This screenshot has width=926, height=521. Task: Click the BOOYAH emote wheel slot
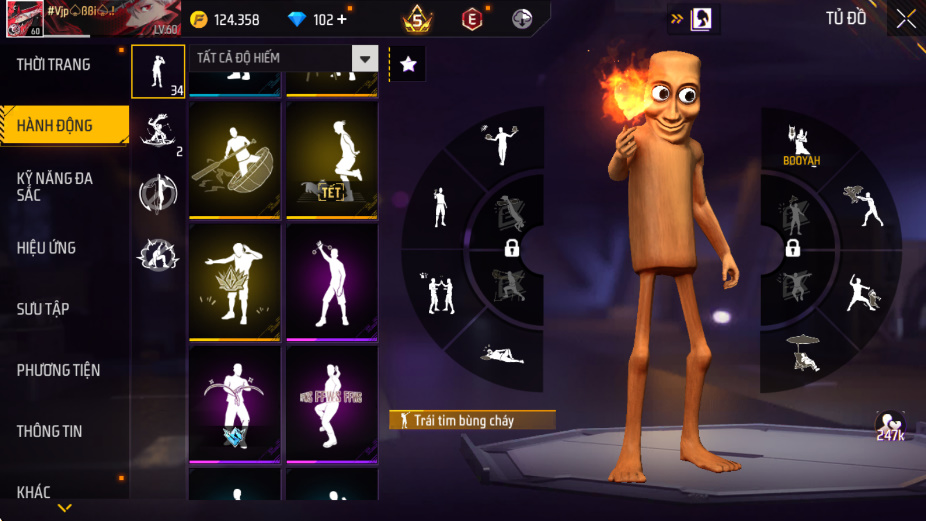[x=800, y=145]
